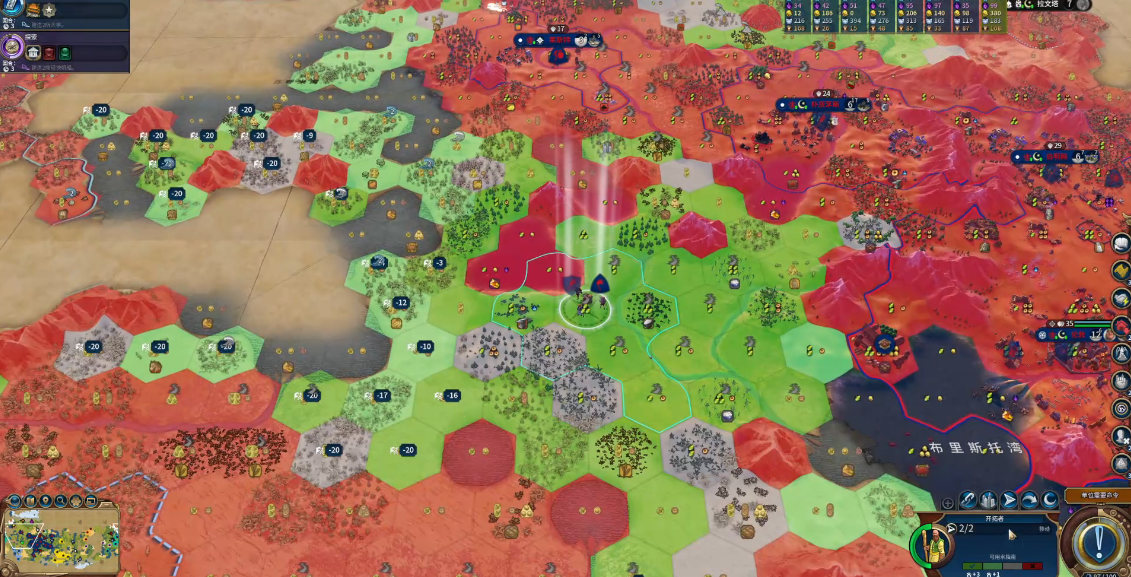The image size is (1131, 577).
Task: Click the 单位需要命令 banner
Action: click(x=1097, y=495)
